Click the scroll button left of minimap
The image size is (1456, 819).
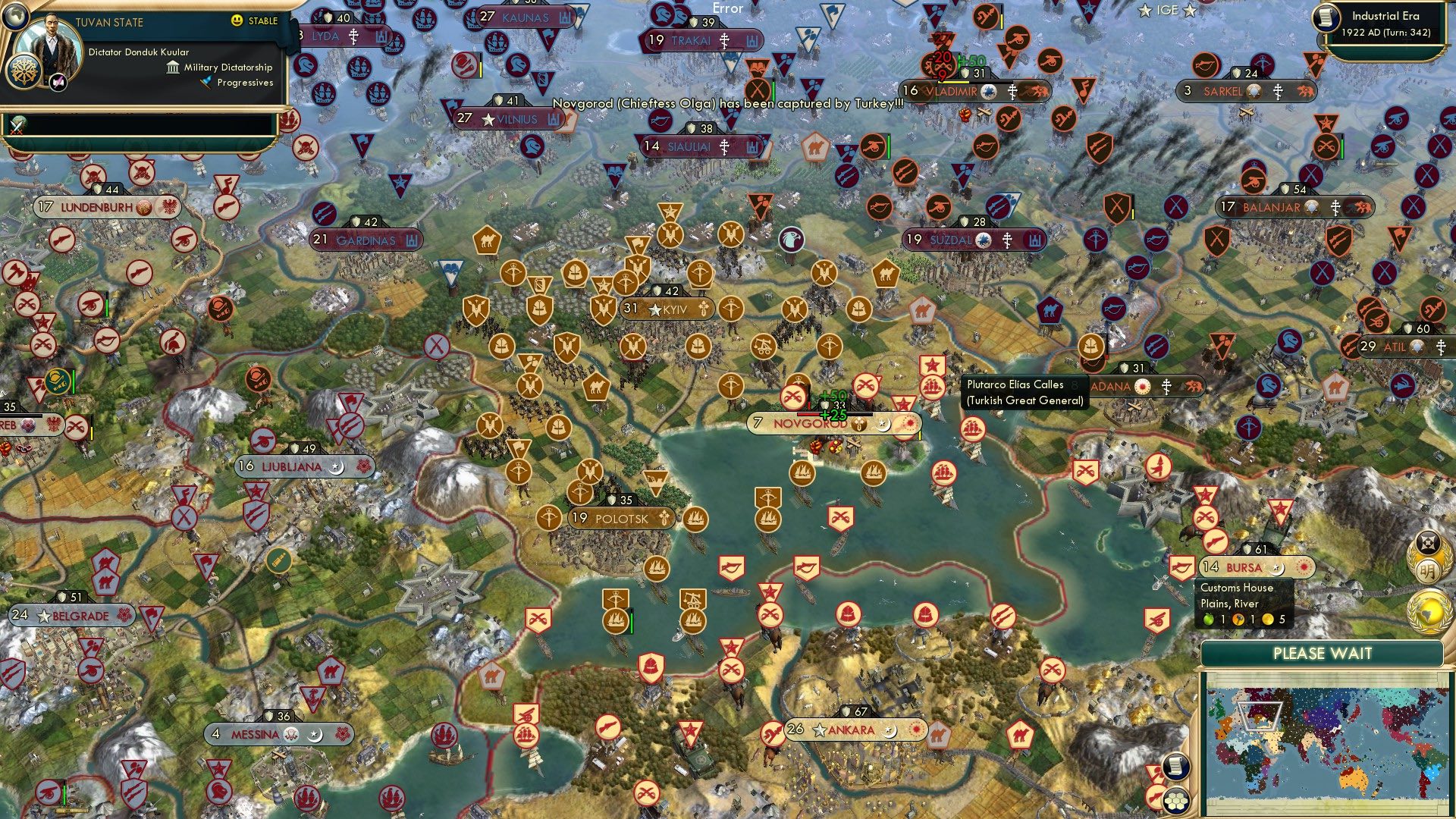(1175, 766)
